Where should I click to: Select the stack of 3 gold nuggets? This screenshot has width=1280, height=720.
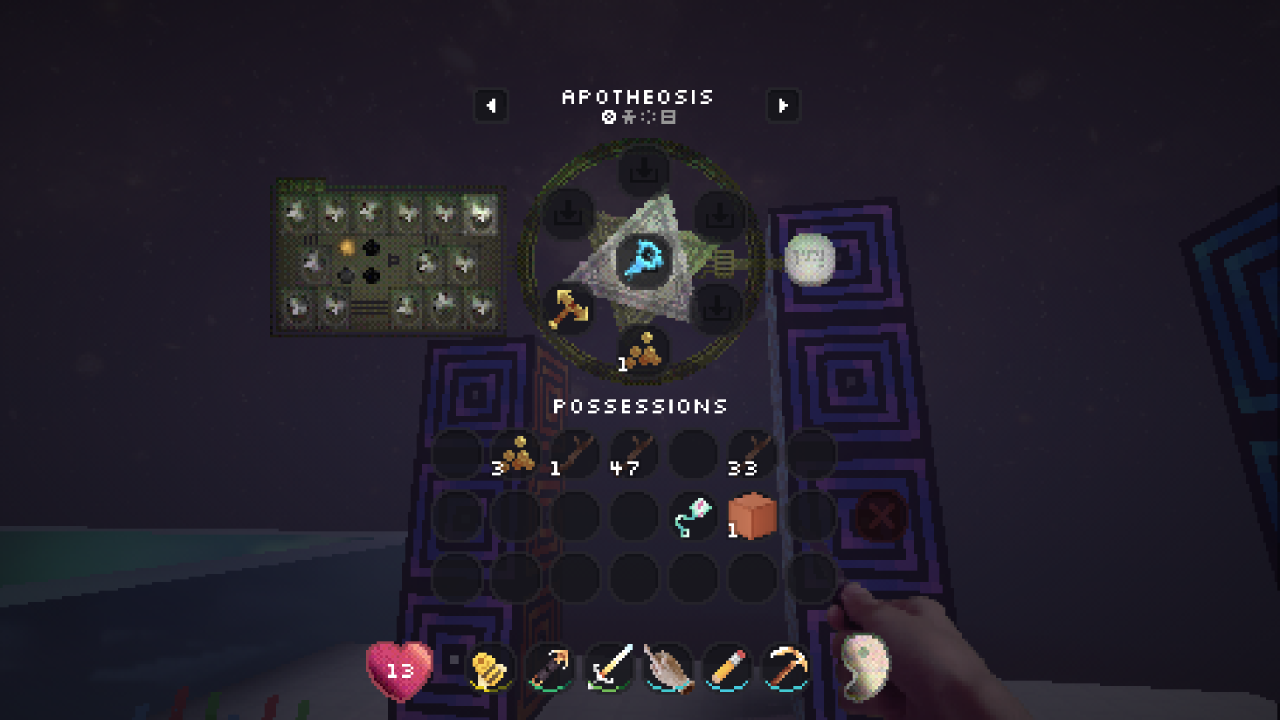(516, 455)
